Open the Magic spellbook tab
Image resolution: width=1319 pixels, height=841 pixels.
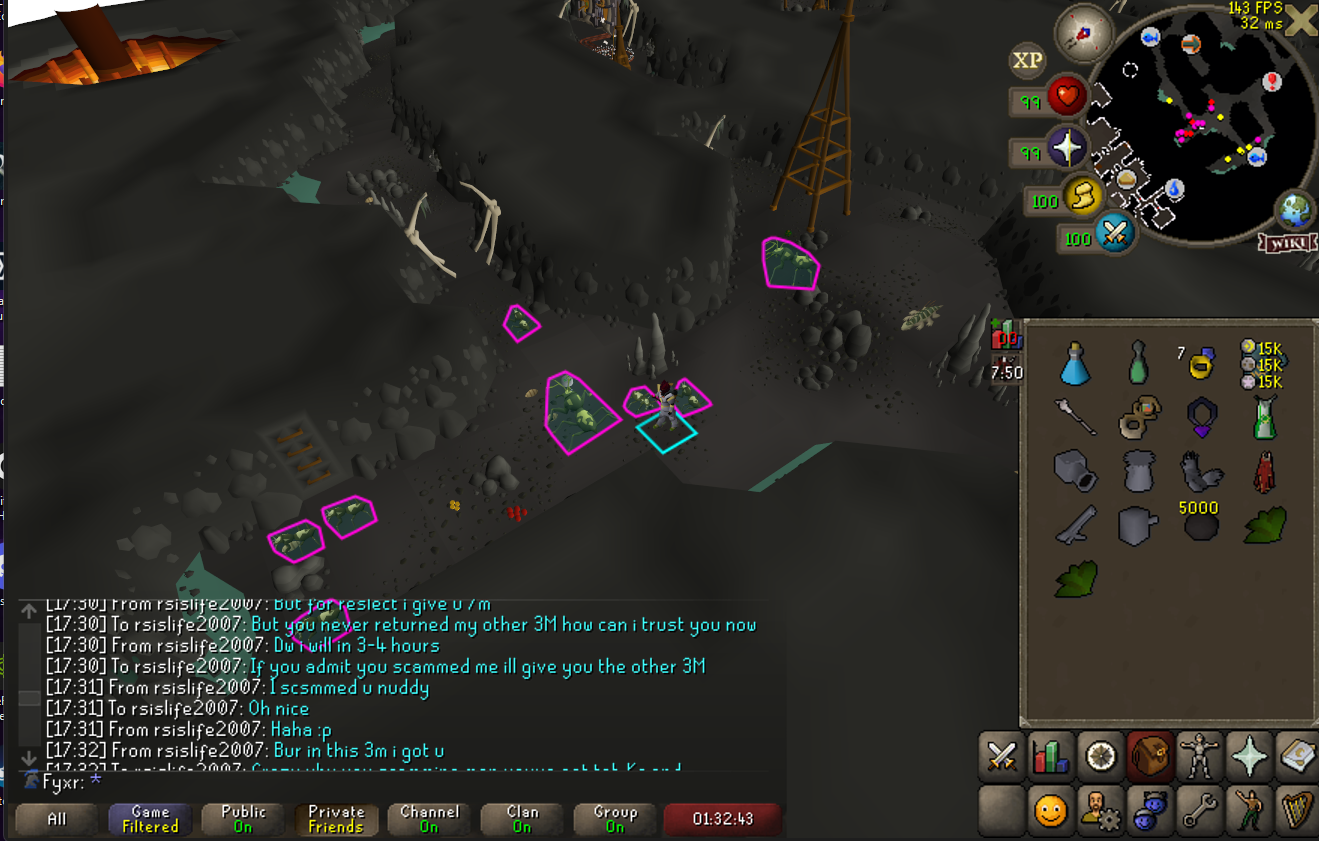coord(1296,757)
